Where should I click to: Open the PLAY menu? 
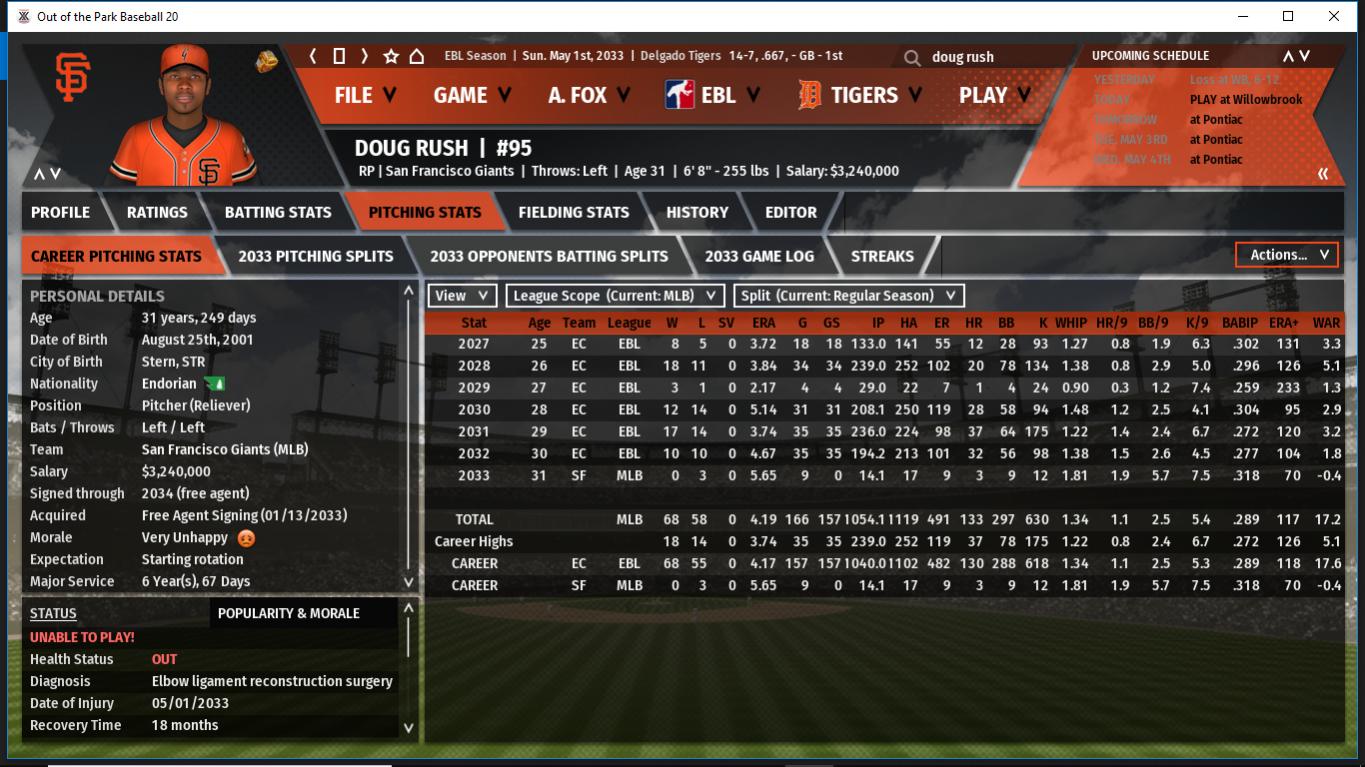tap(994, 95)
